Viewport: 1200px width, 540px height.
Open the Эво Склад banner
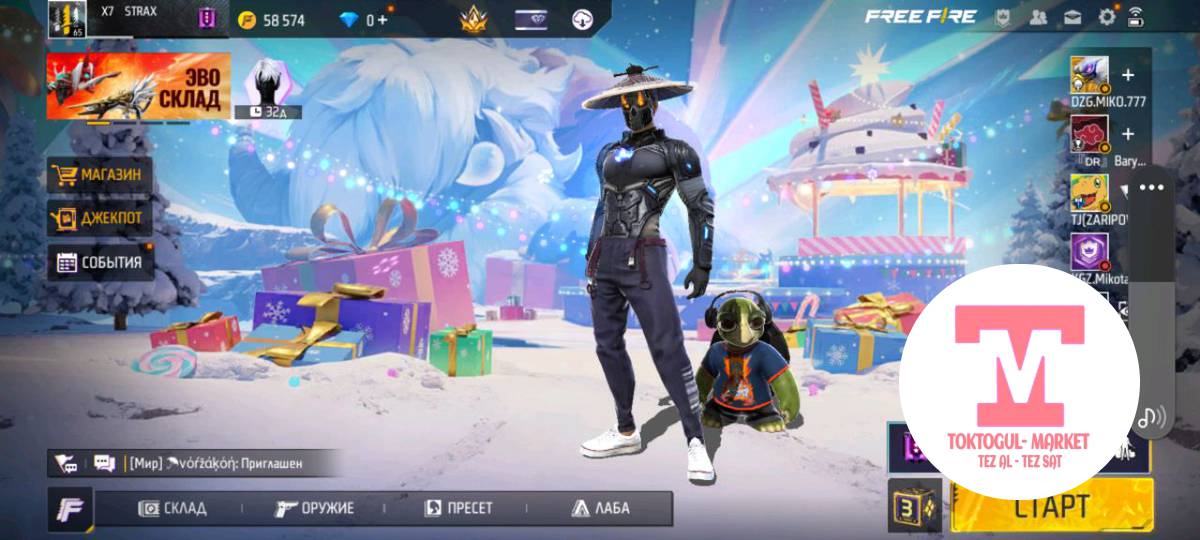(x=138, y=86)
